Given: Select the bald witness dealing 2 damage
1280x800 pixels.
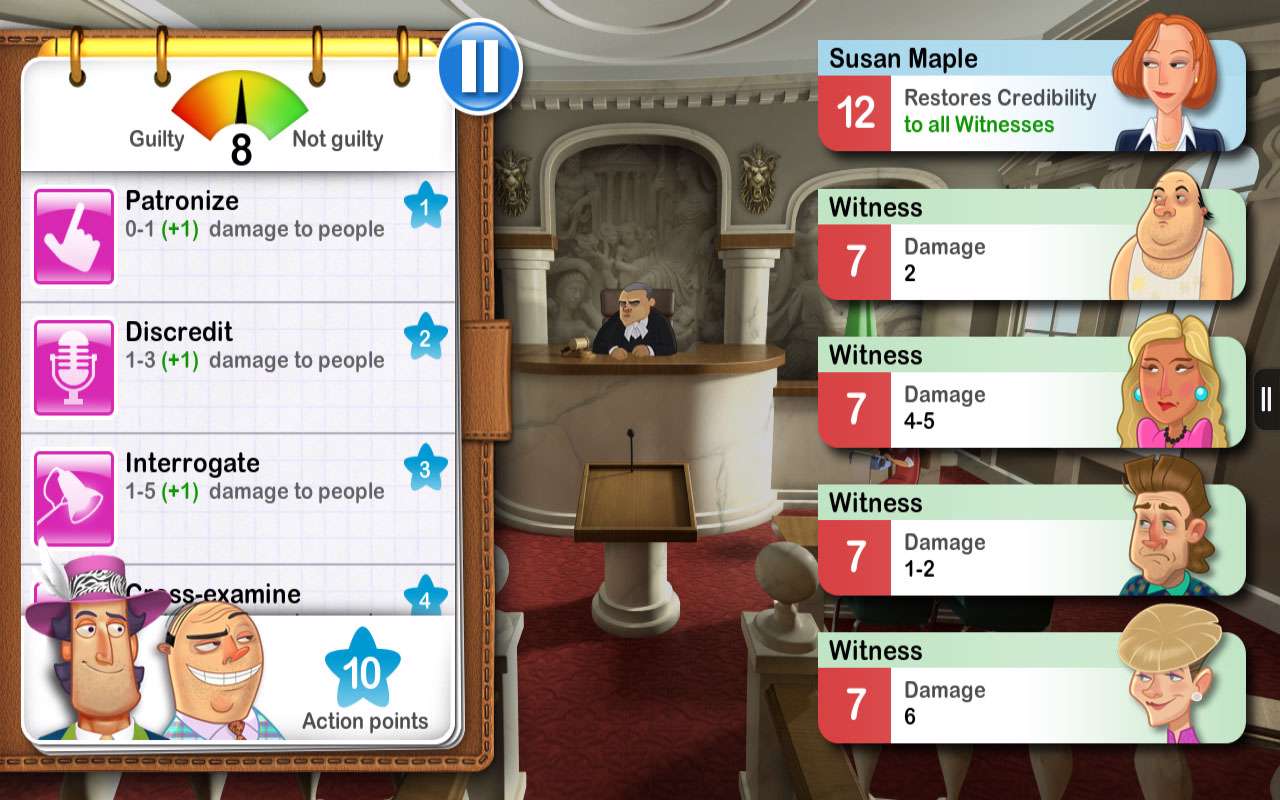Looking at the screenshot, I should [x=1030, y=245].
